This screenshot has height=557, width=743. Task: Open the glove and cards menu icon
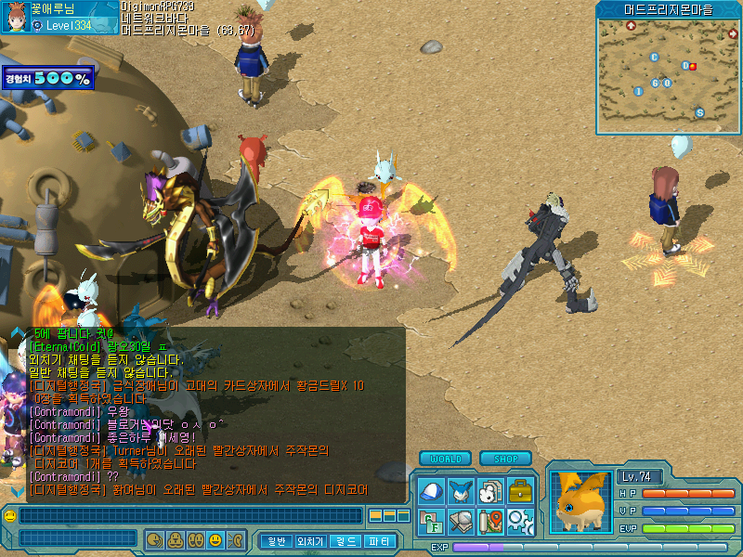tap(490, 491)
